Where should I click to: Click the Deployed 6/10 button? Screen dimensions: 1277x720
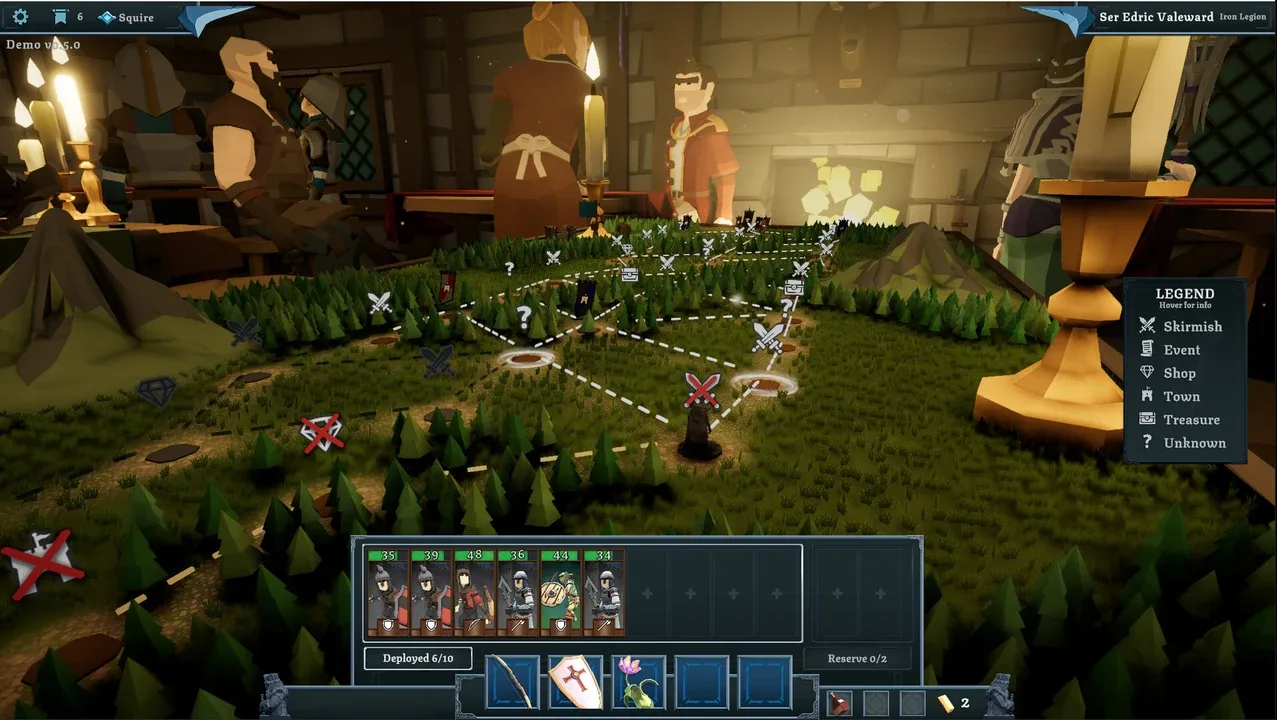418,658
